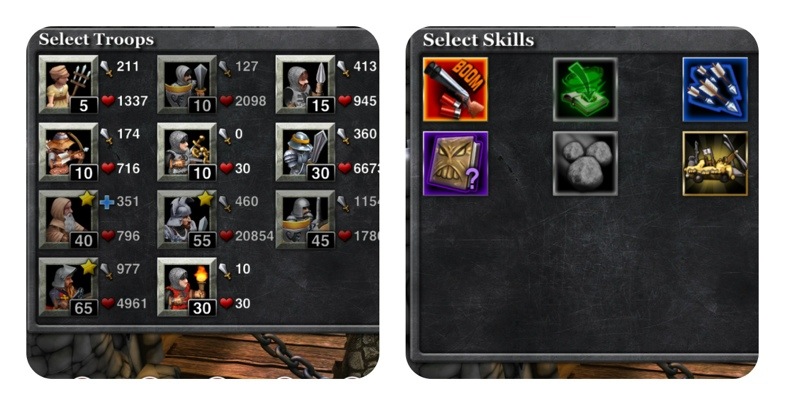Choose the level 10 crossbowman troop
Screen dimensions: 785x400
tap(187, 151)
